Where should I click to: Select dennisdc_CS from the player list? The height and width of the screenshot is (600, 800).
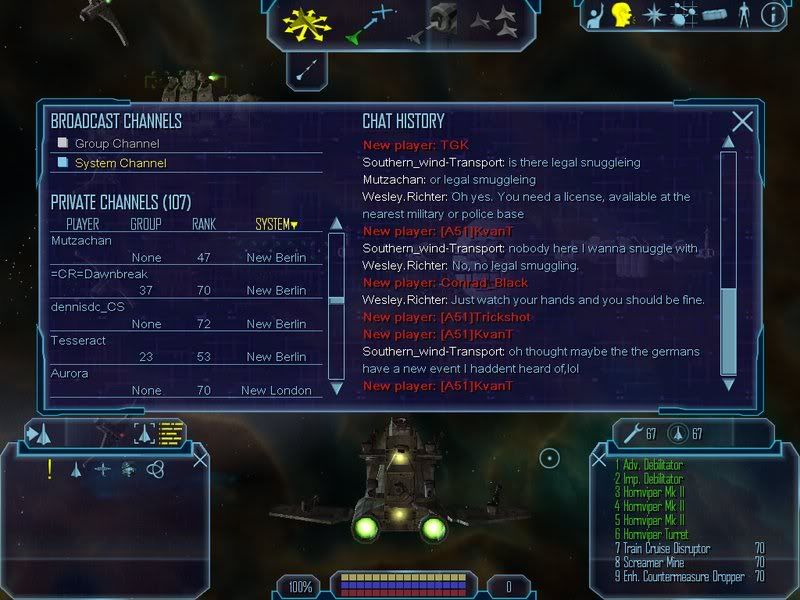pyautogui.click(x=88, y=307)
